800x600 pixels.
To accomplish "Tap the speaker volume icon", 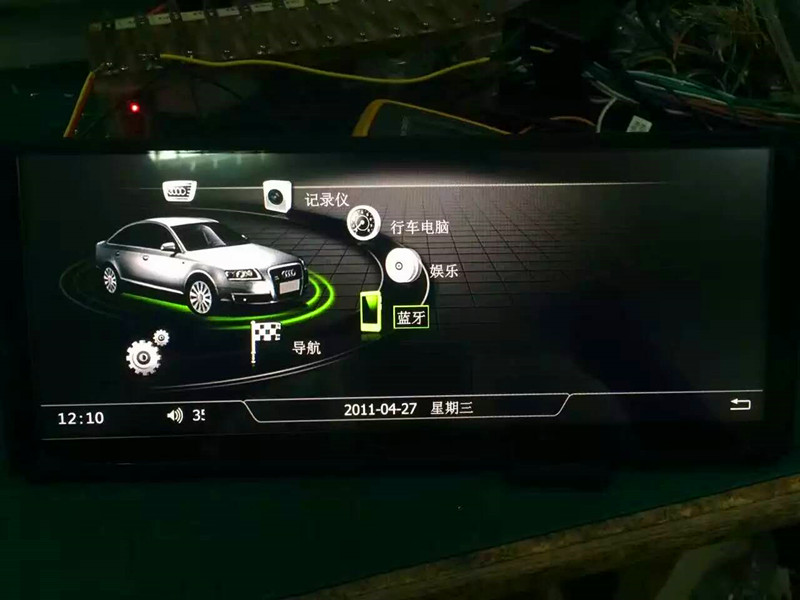I will click(175, 415).
